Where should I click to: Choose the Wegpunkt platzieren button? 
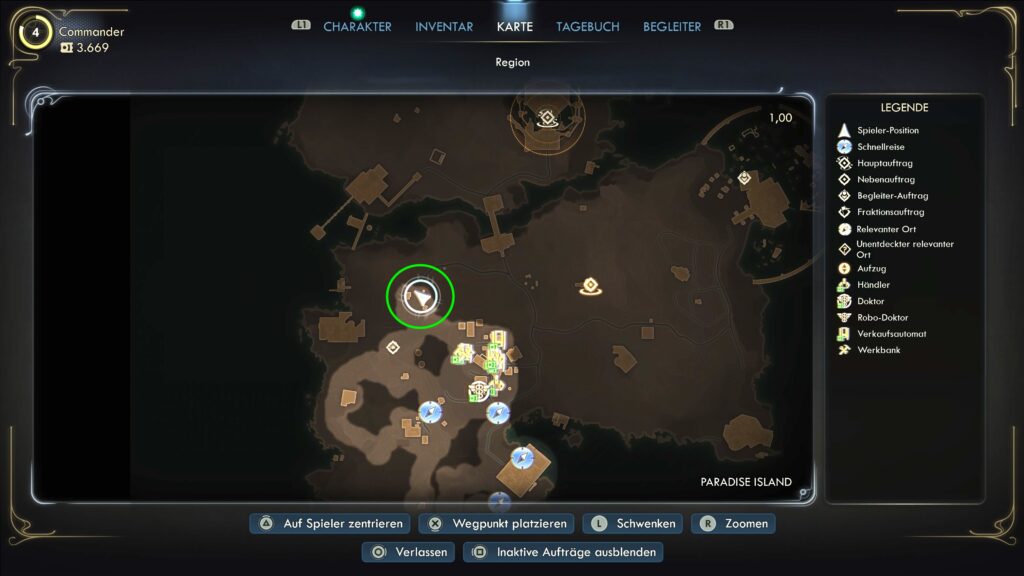[497, 523]
